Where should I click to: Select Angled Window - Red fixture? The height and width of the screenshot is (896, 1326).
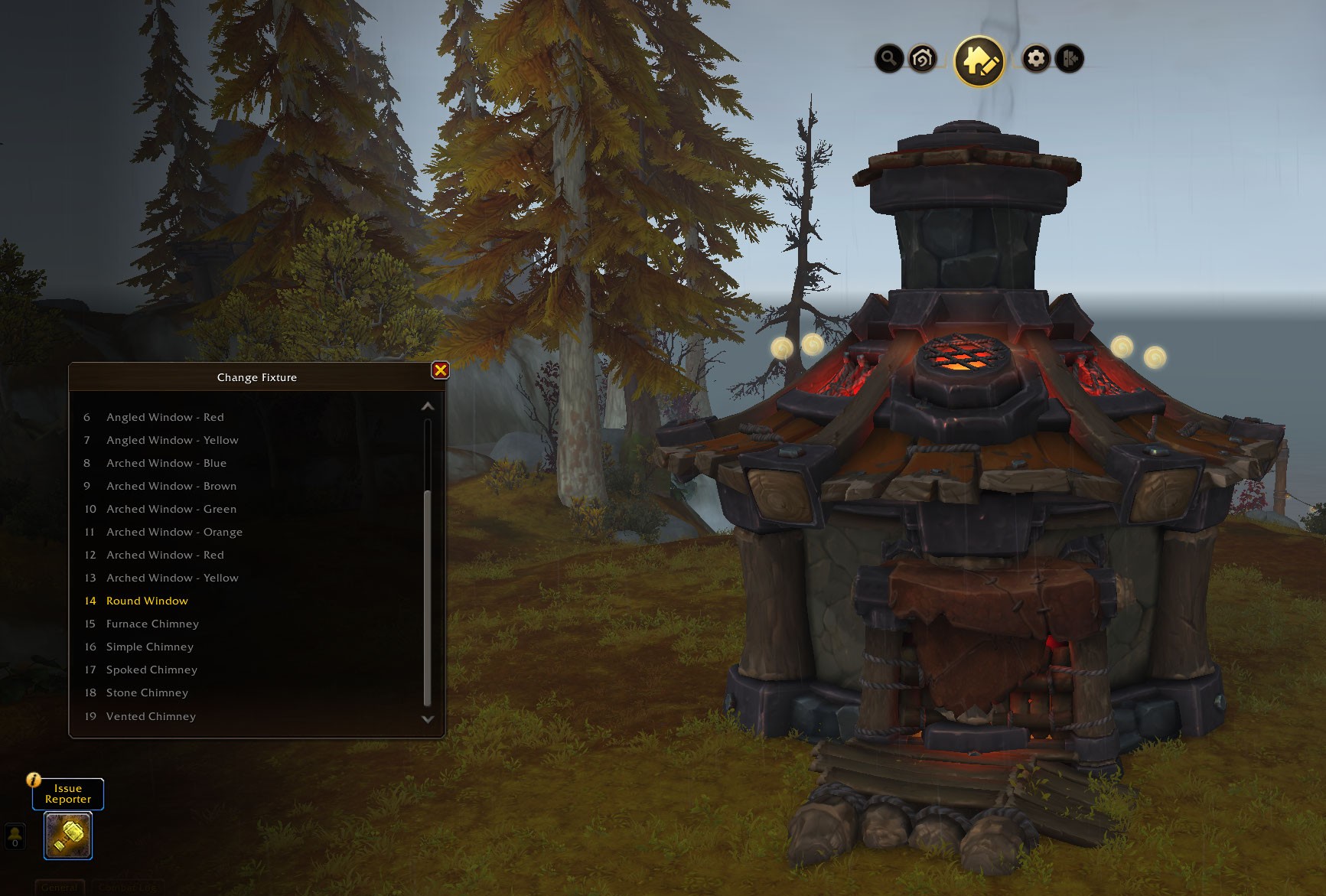pos(165,417)
